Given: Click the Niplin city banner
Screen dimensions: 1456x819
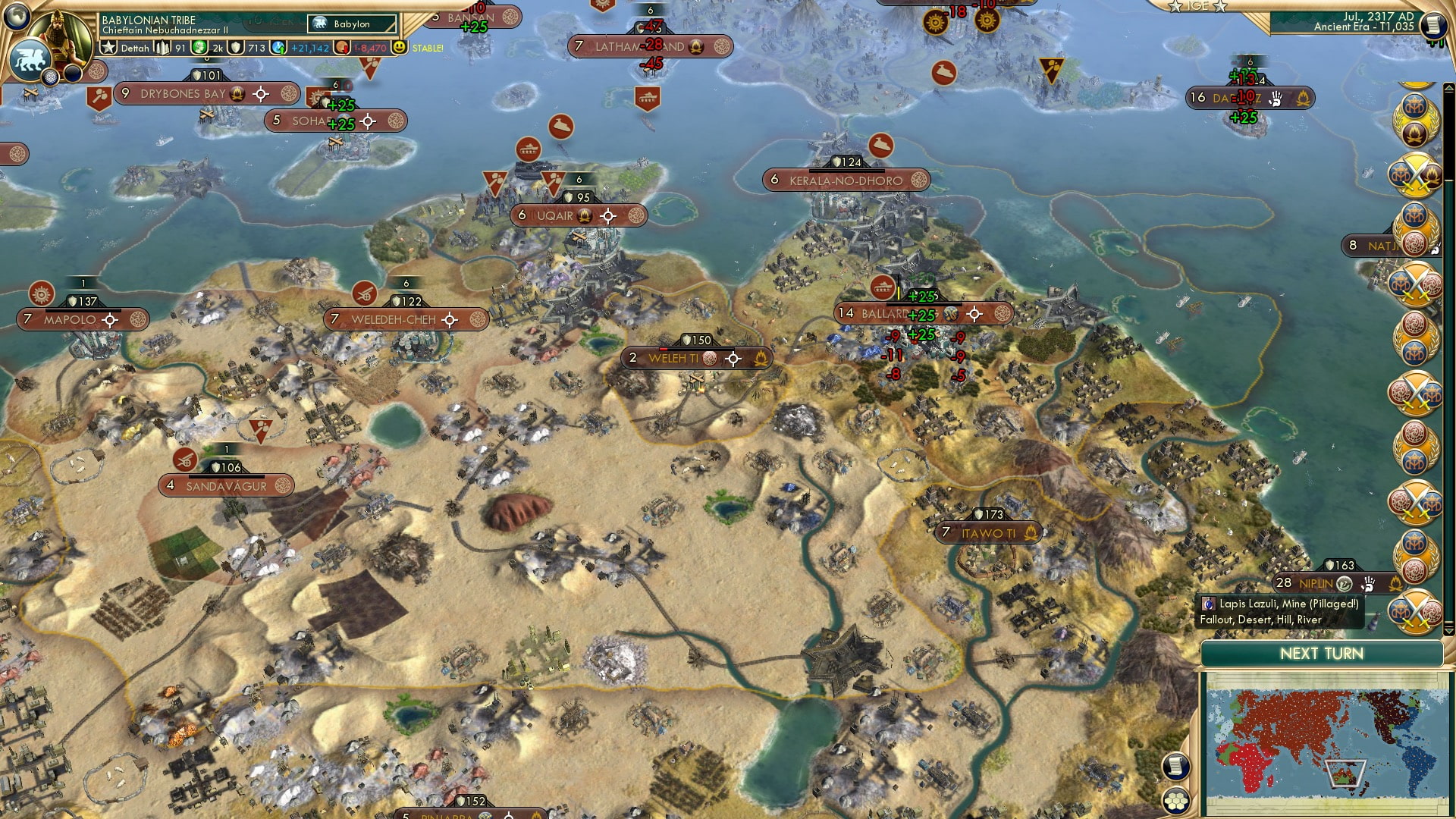Looking at the screenshot, I should pos(1316,583).
